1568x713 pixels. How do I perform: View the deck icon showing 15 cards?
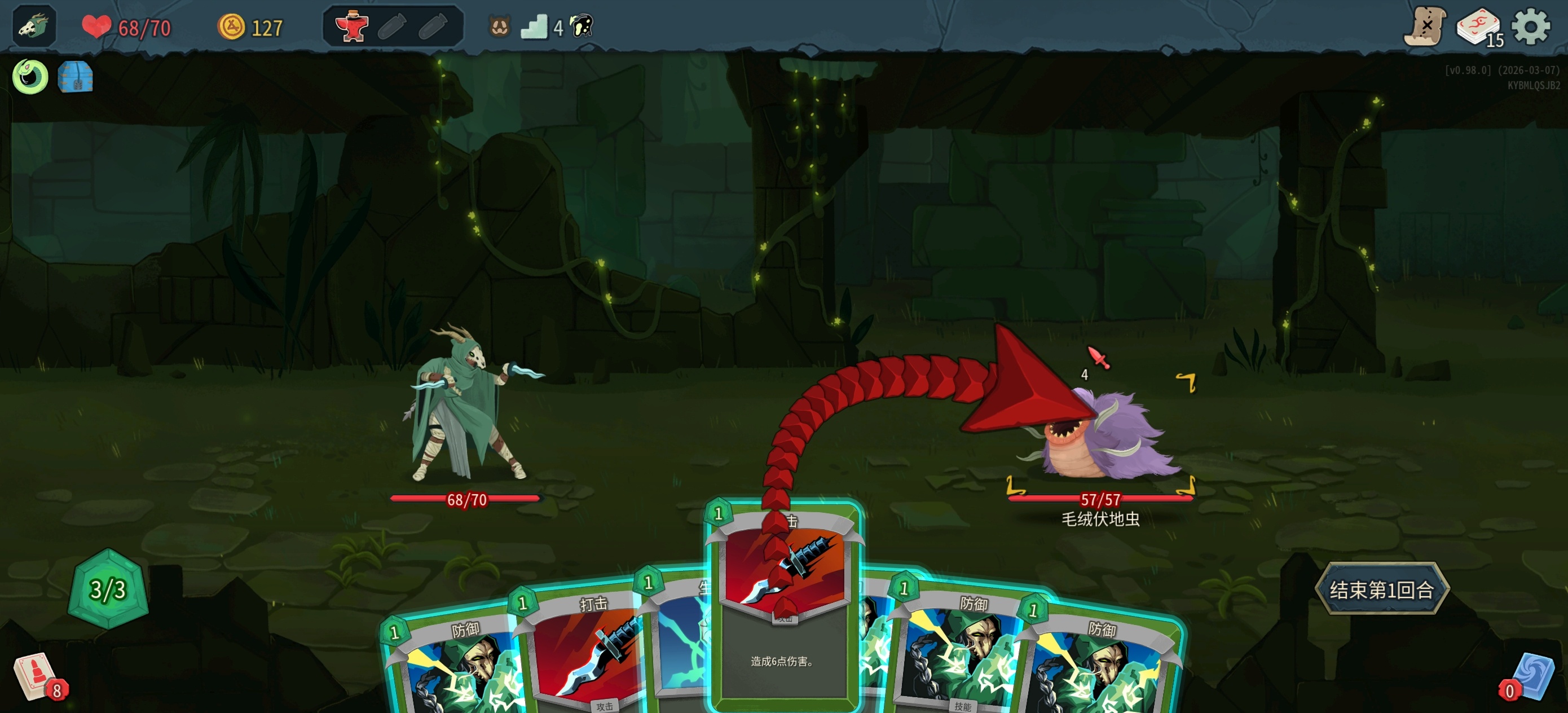point(1478,27)
